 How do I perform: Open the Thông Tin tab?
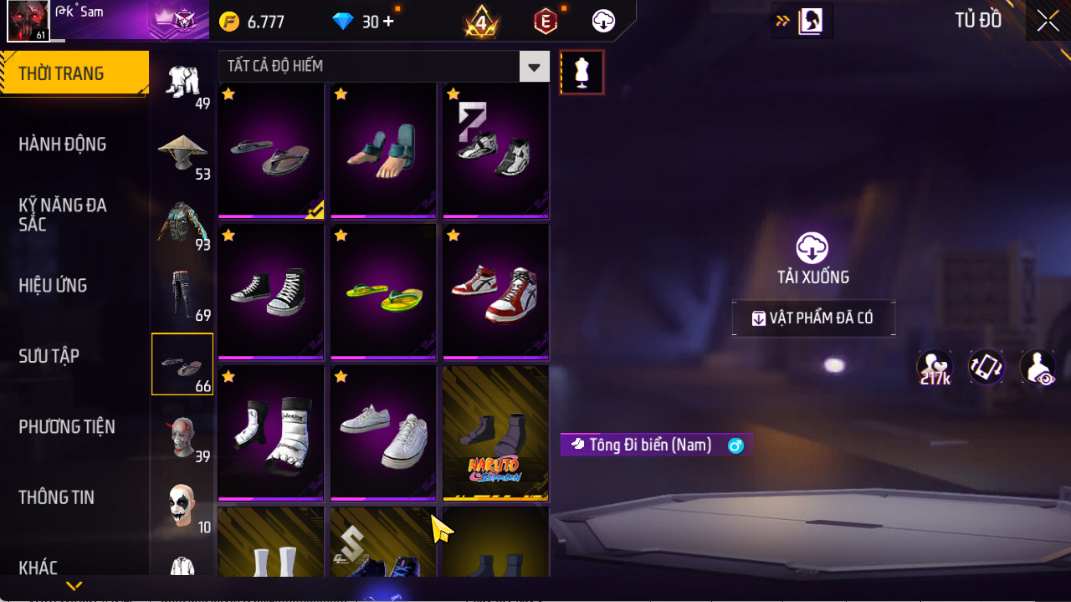(x=57, y=497)
